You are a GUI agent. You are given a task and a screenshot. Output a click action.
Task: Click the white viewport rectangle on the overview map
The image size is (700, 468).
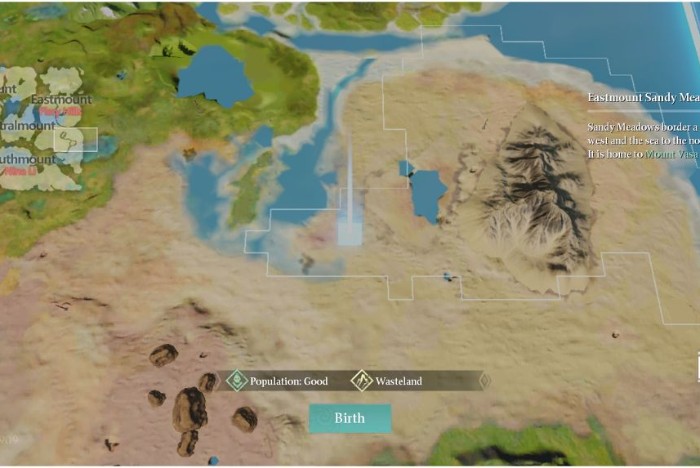[x=76, y=139]
